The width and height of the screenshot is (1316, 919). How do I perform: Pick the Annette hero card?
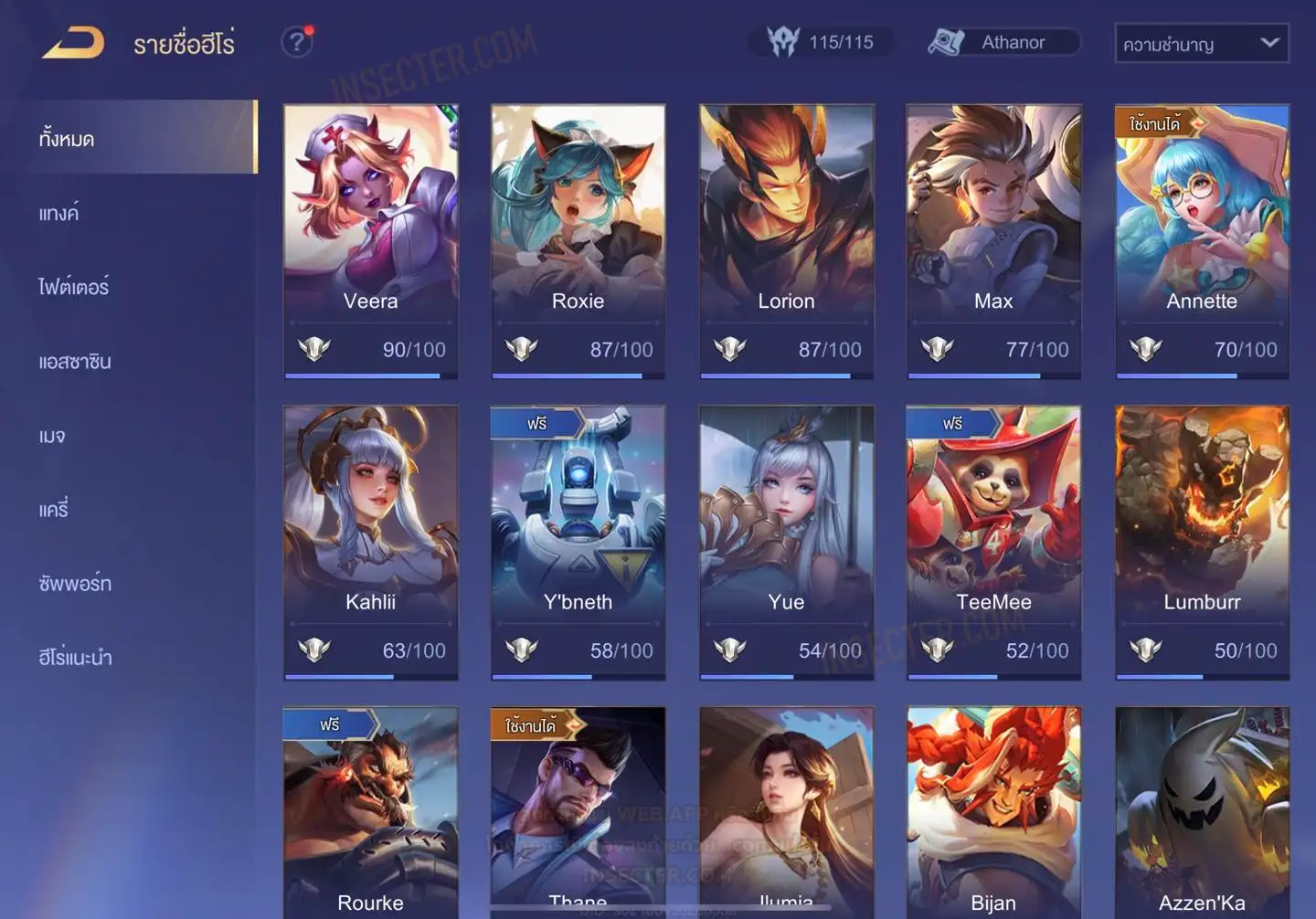1202,240
